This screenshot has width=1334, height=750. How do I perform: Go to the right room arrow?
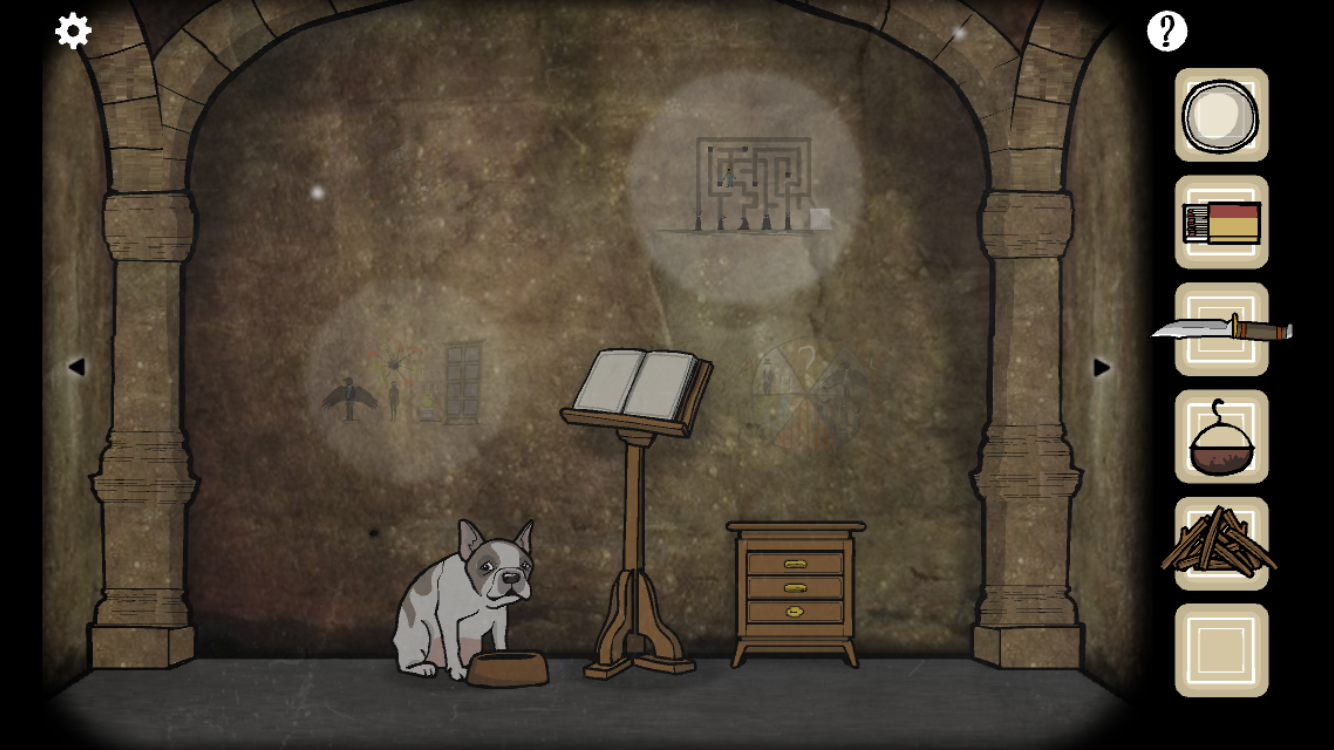[x=1101, y=367]
